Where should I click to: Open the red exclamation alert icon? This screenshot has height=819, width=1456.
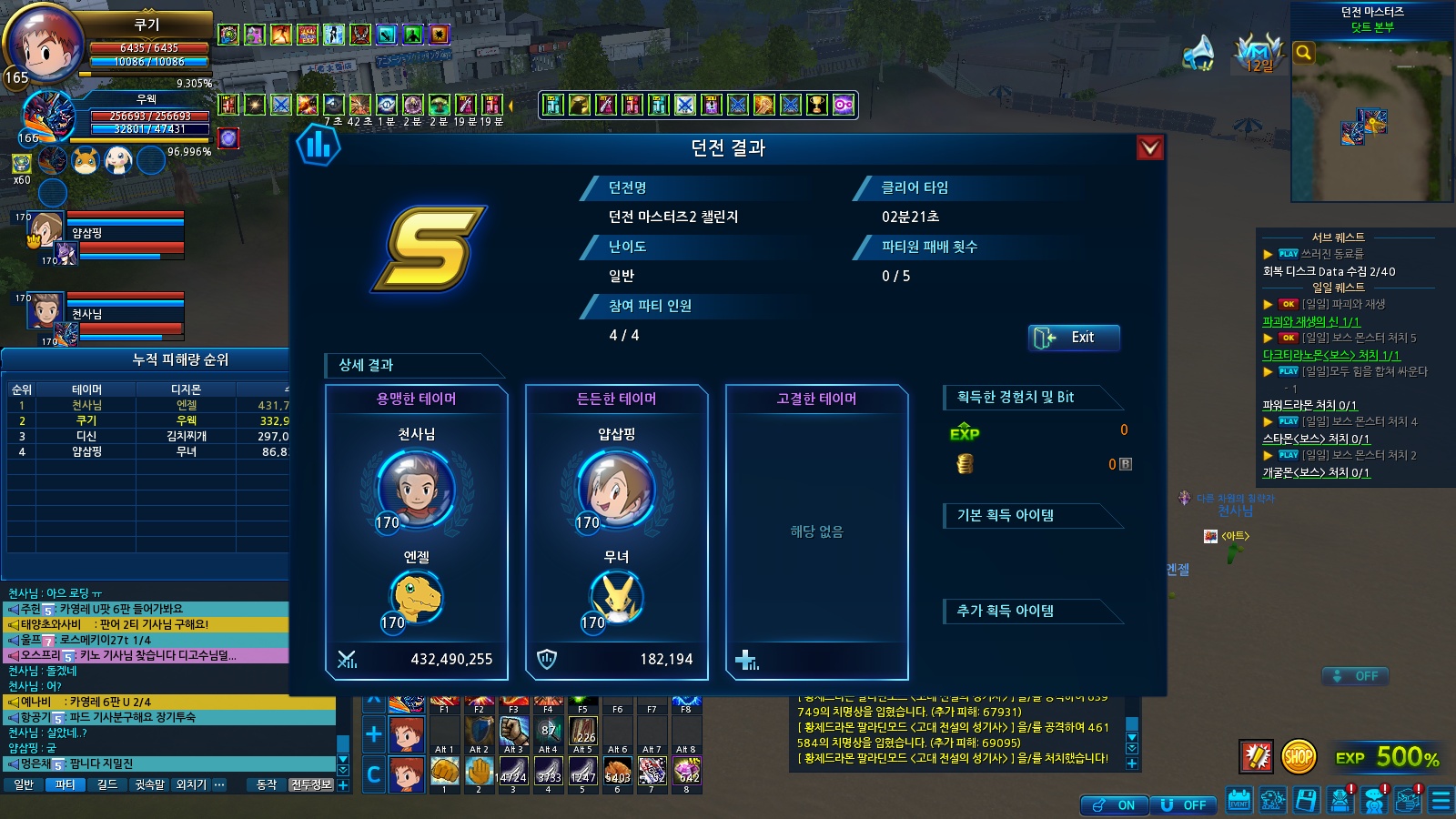pyautogui.click(x=1257, y=756)
